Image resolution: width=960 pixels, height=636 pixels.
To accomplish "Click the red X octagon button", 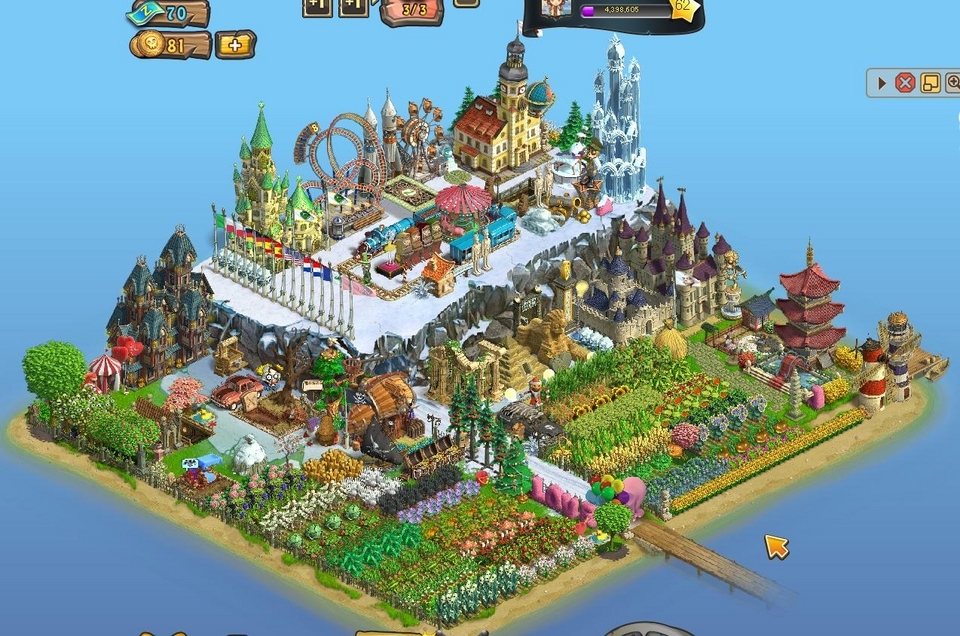I will [905, 83].
